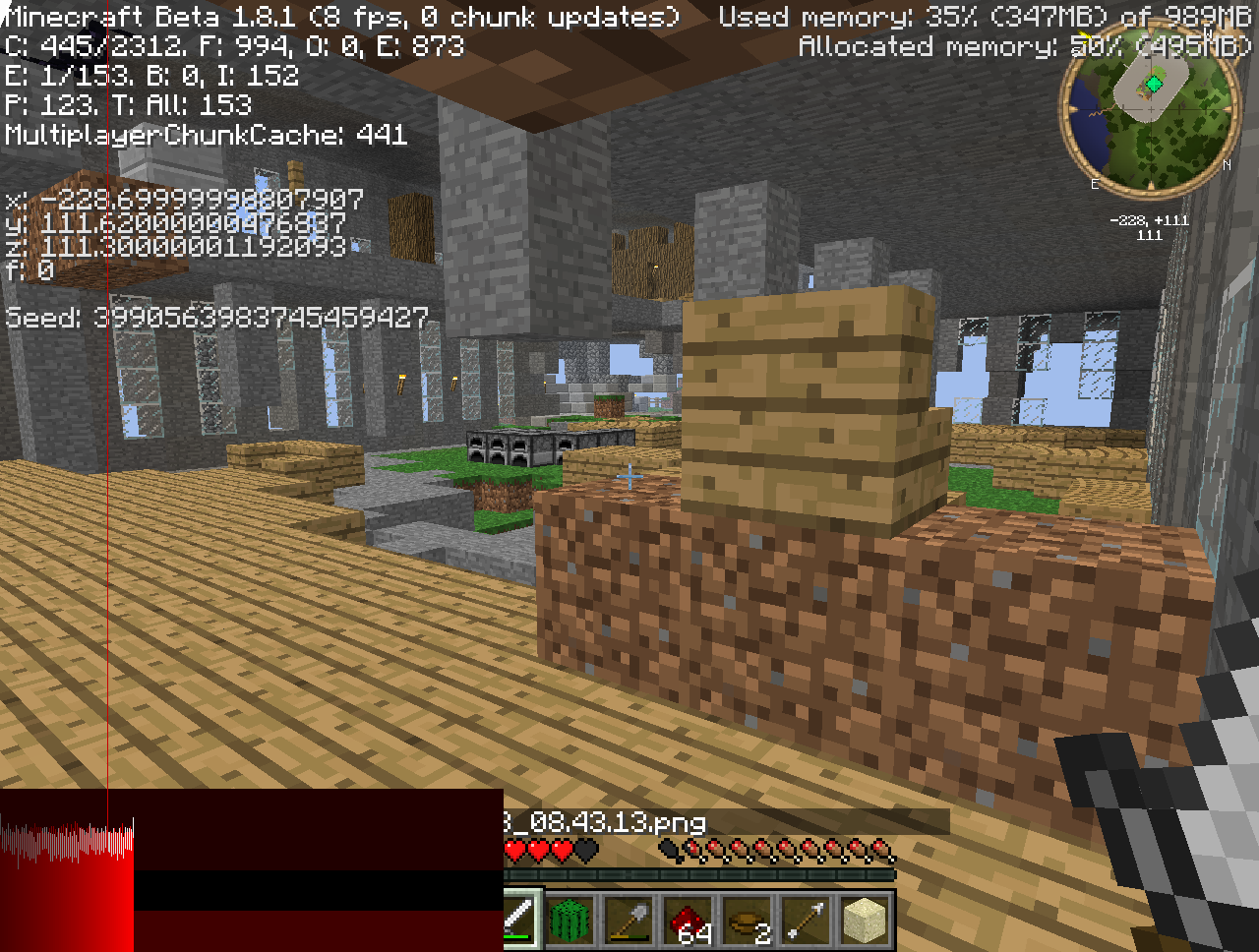Image resolution: width=1259 pixels, height=952 pixels.
Task: Click the green waypoint marker on minimap
Action: click(1153, 86)
